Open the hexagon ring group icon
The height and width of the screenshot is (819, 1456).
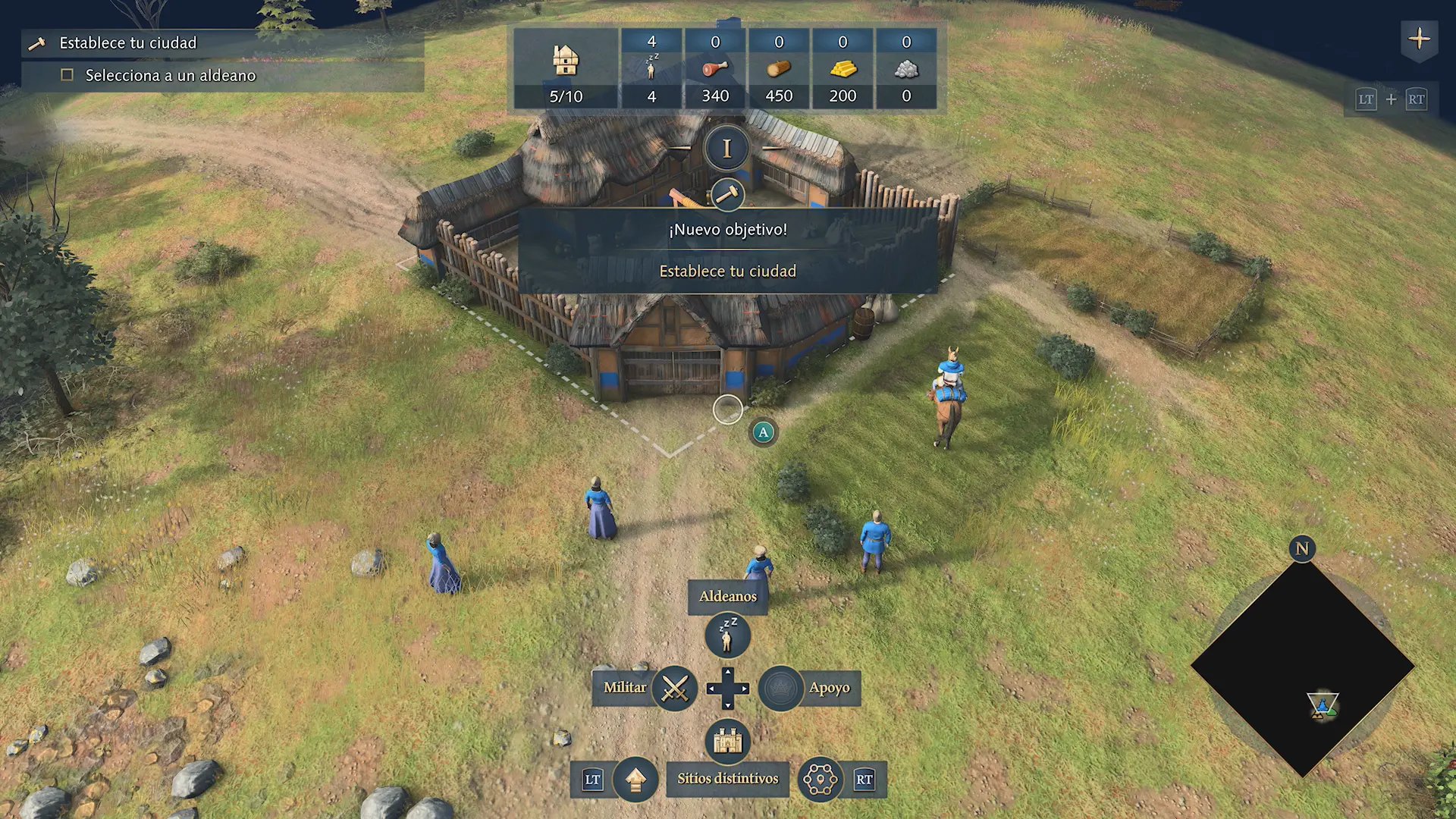pos(820,779)
